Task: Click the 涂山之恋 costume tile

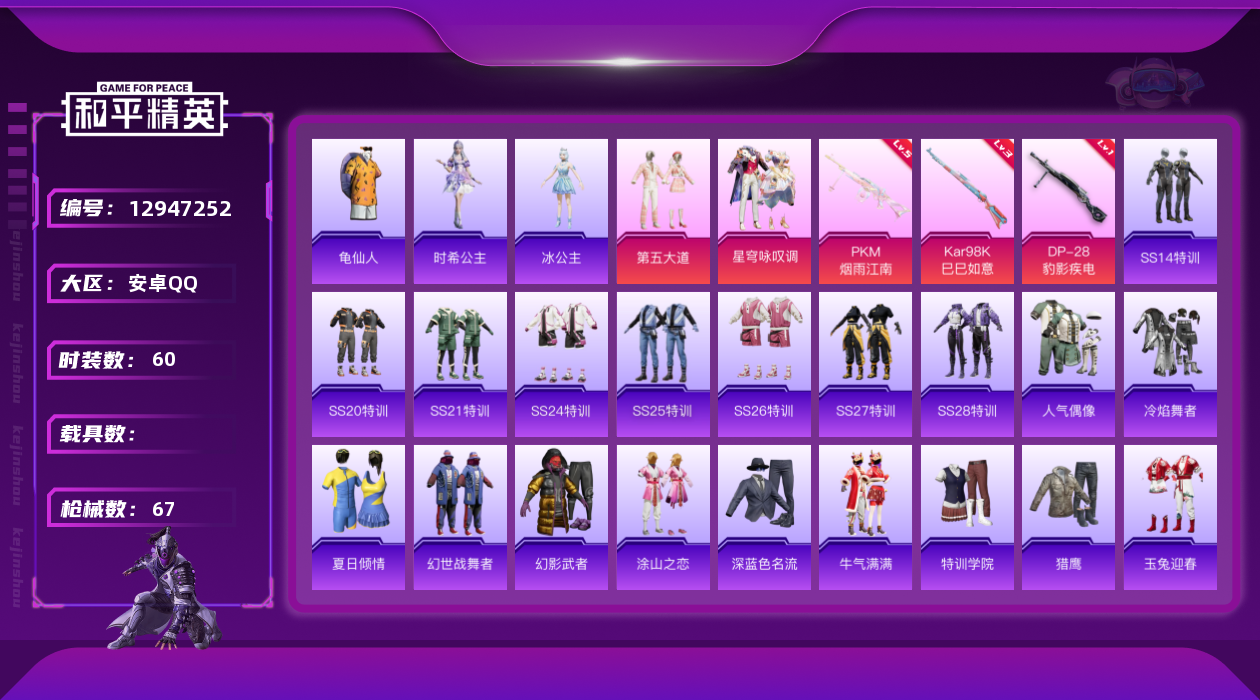Action: click(663, 517)
